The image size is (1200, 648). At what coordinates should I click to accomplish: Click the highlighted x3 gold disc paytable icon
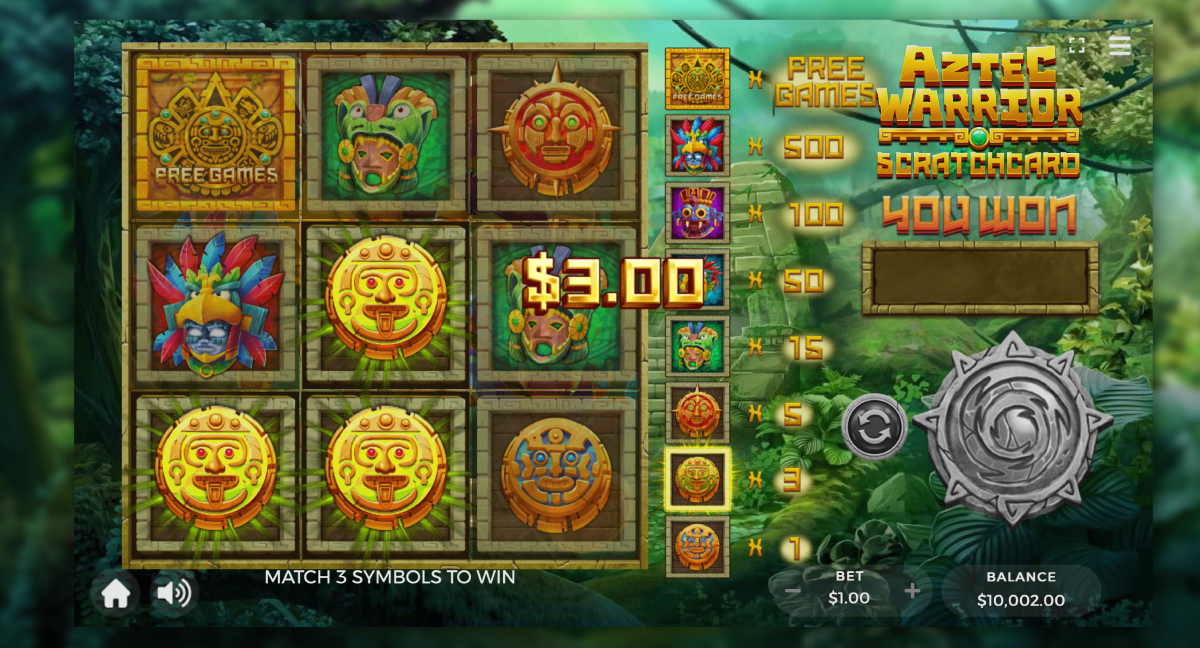coord(697,479)
